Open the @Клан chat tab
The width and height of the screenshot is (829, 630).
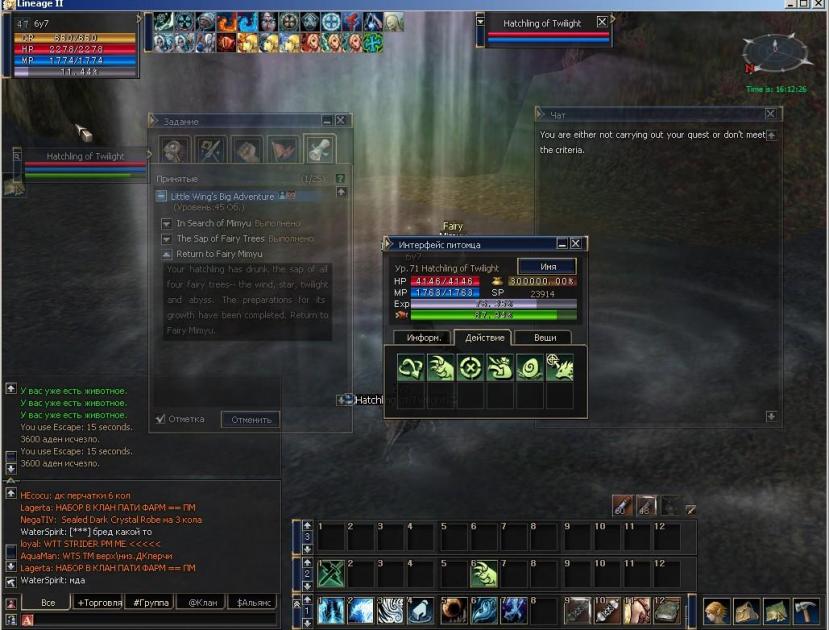pyautogui.click(x=200, y=603)
